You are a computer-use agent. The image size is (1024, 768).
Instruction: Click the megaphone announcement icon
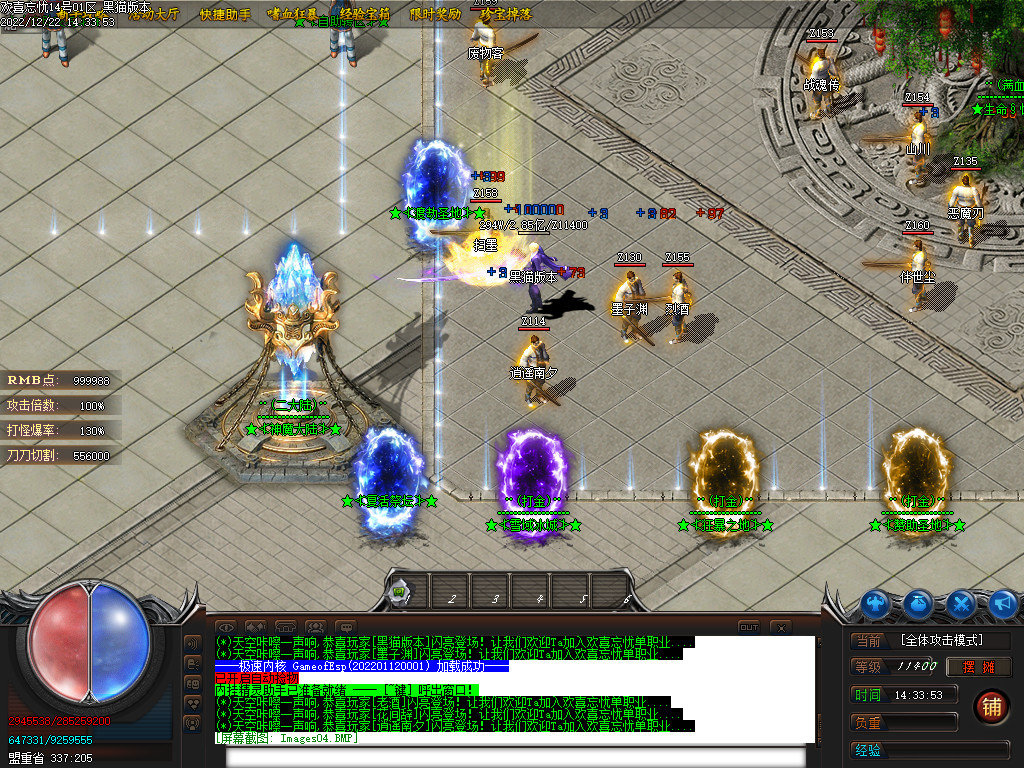pos(1003,603)
